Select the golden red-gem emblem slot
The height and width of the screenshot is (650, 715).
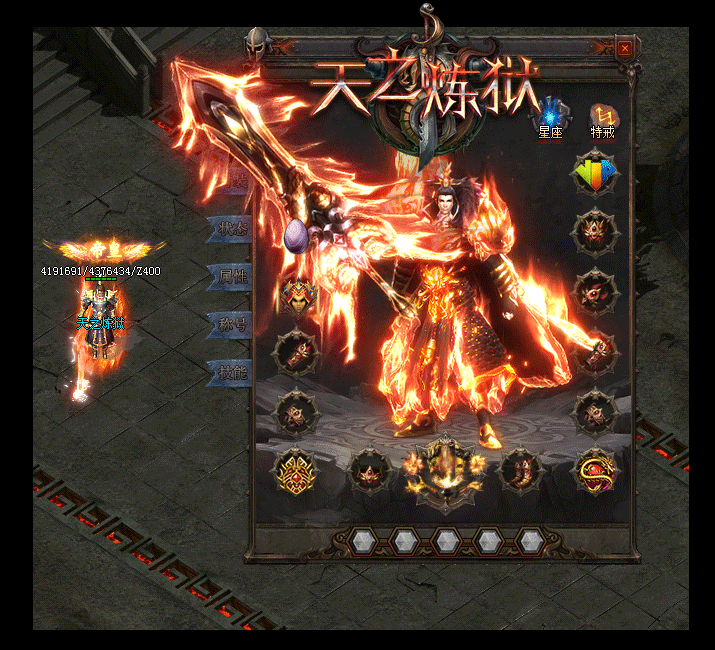click(298, 469)
